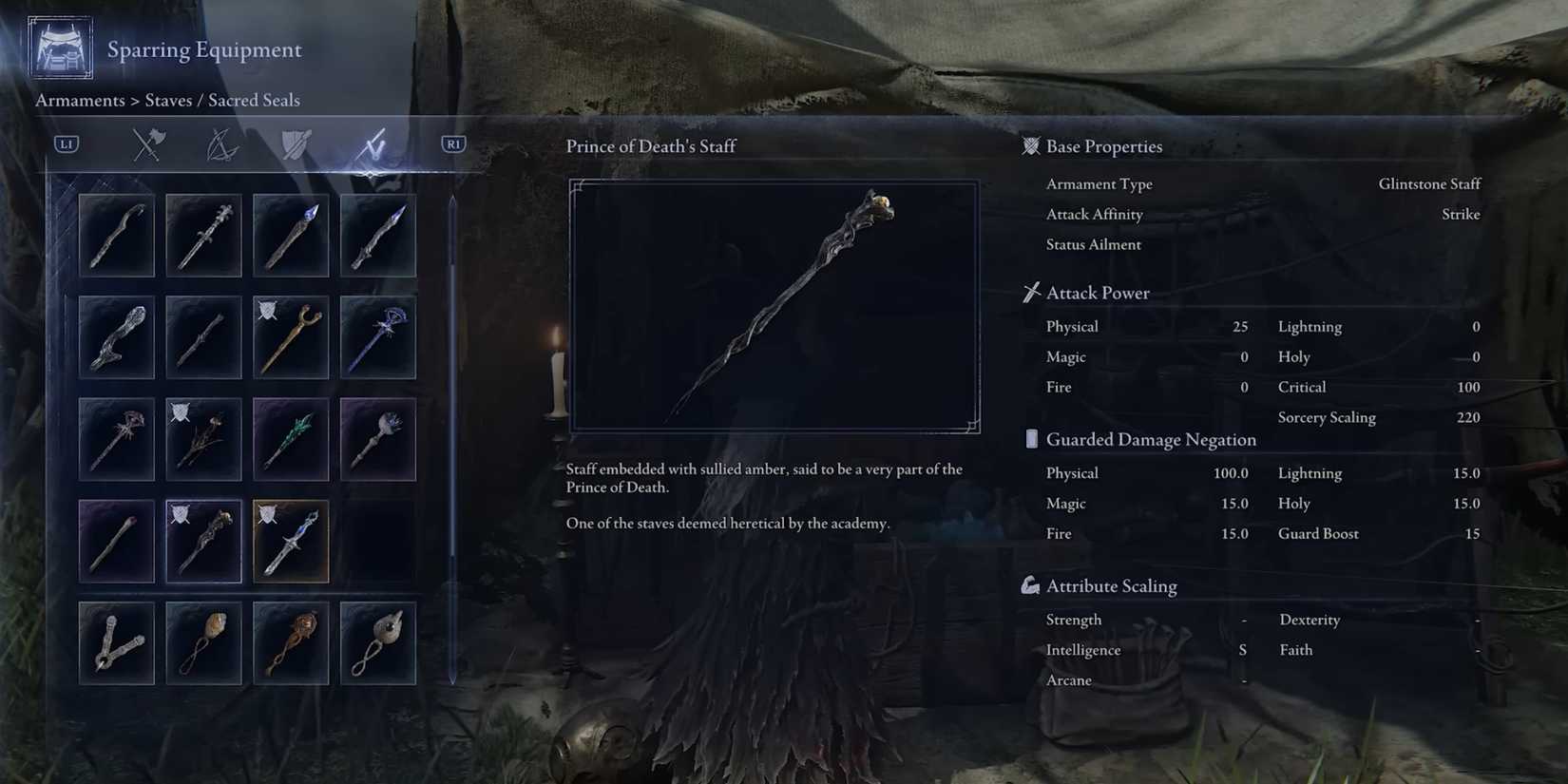Select the melee armaments category icon

click(x=147, y=144)
